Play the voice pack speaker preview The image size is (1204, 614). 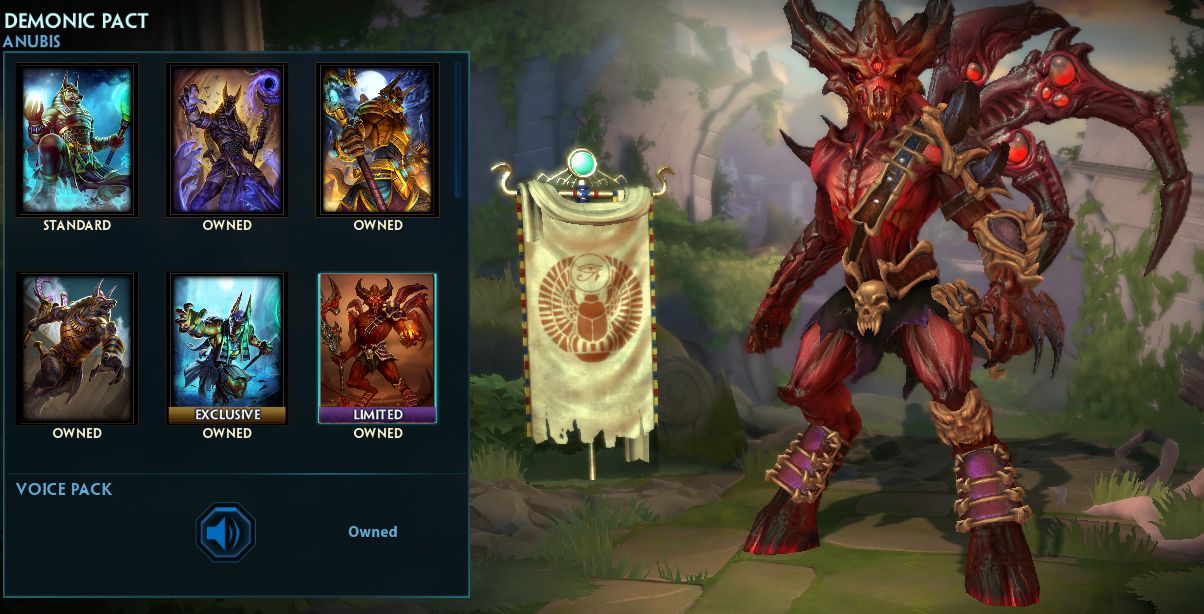226,532
